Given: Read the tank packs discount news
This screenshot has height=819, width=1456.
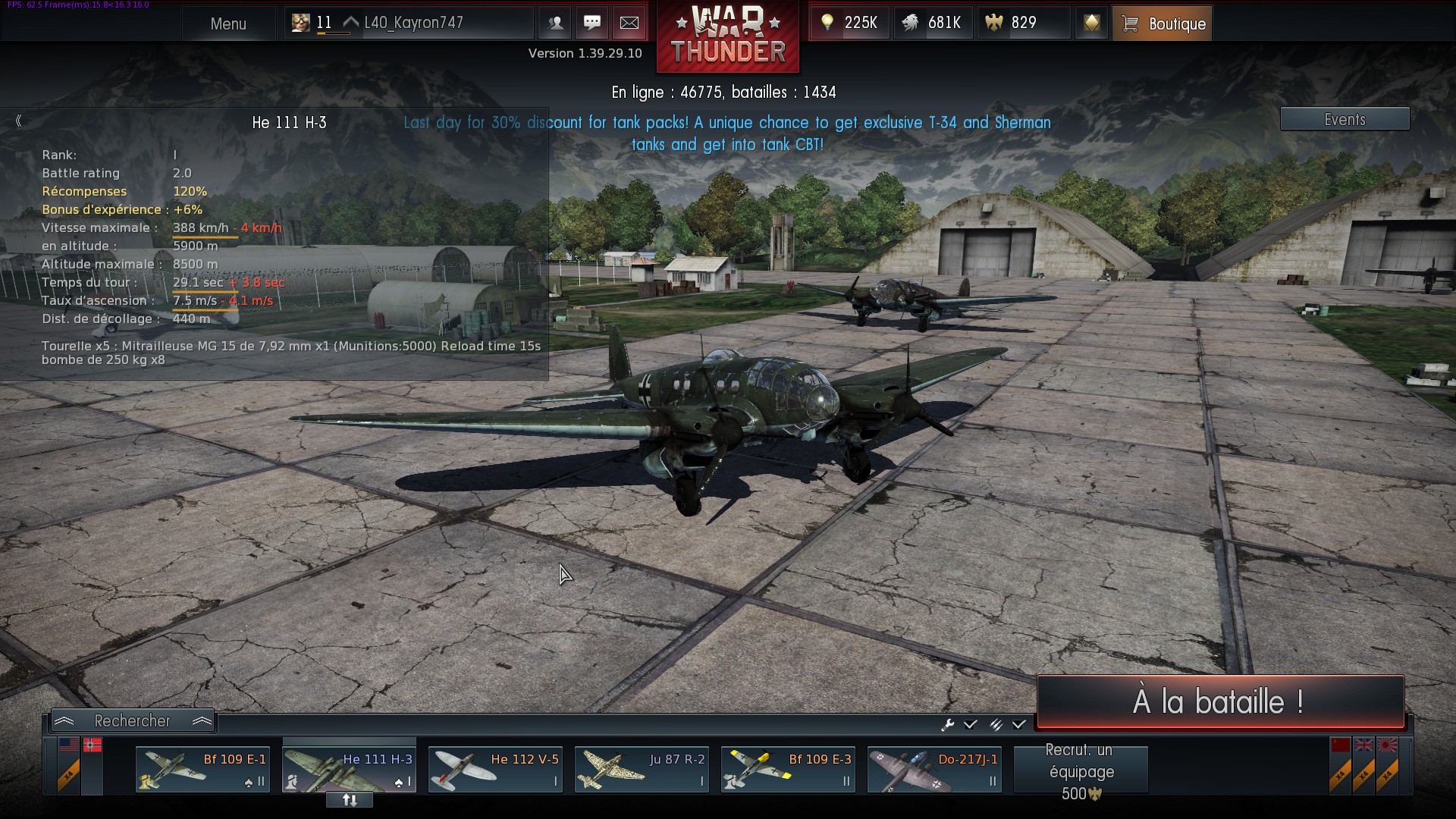Looking at the screenshot, I should [727, 133].
